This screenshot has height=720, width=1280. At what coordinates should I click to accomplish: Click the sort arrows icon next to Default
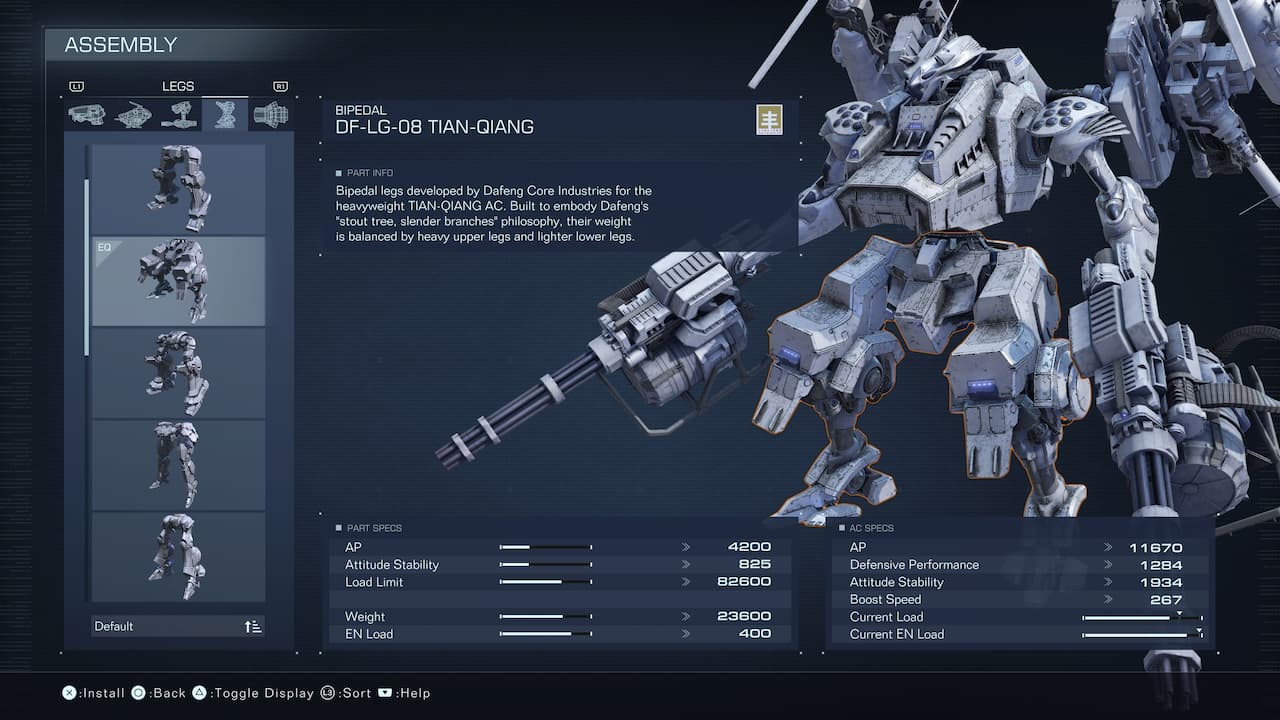click(x=251, y=626)
